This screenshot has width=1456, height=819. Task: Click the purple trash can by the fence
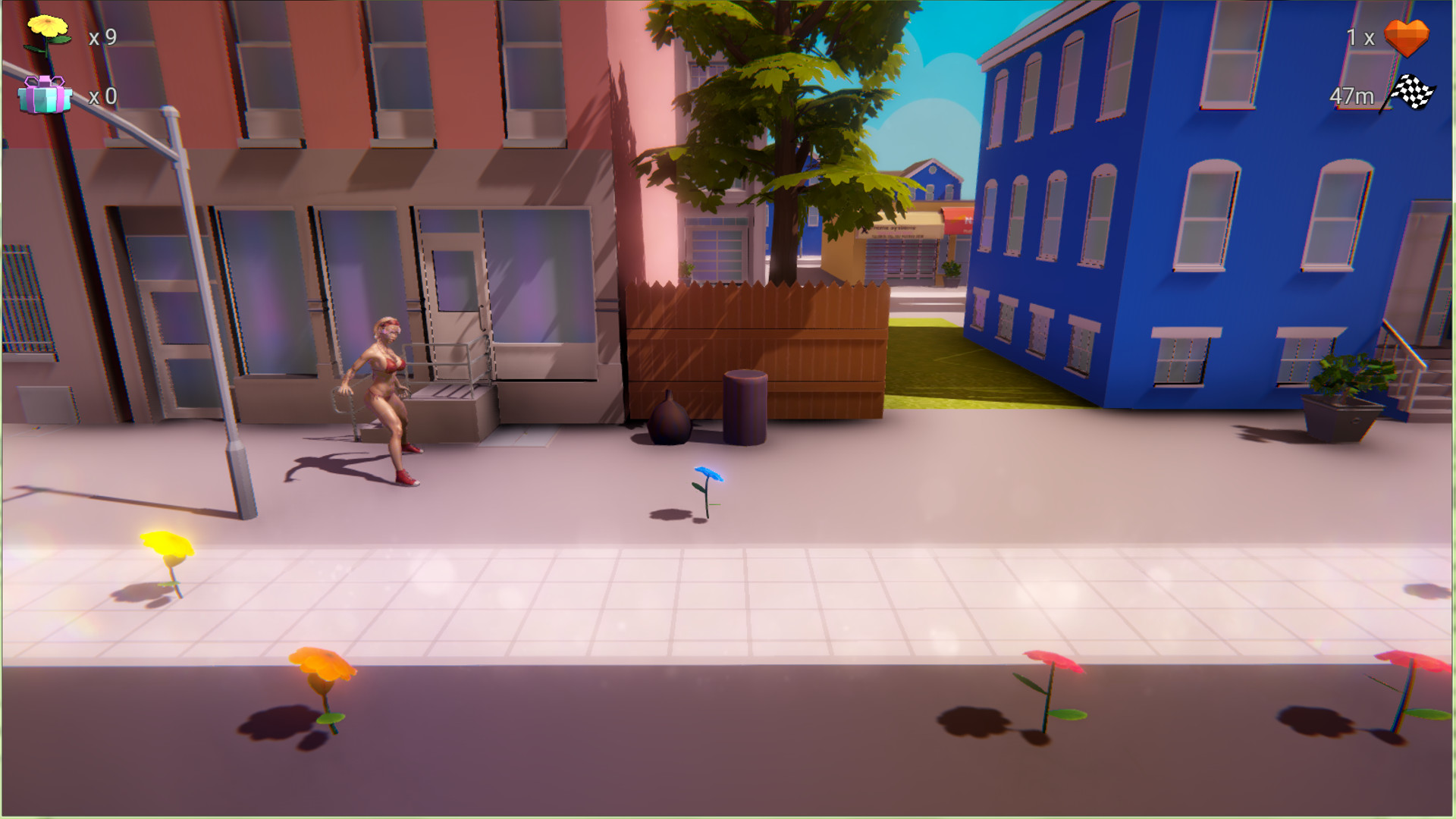(x=745, y=406)
